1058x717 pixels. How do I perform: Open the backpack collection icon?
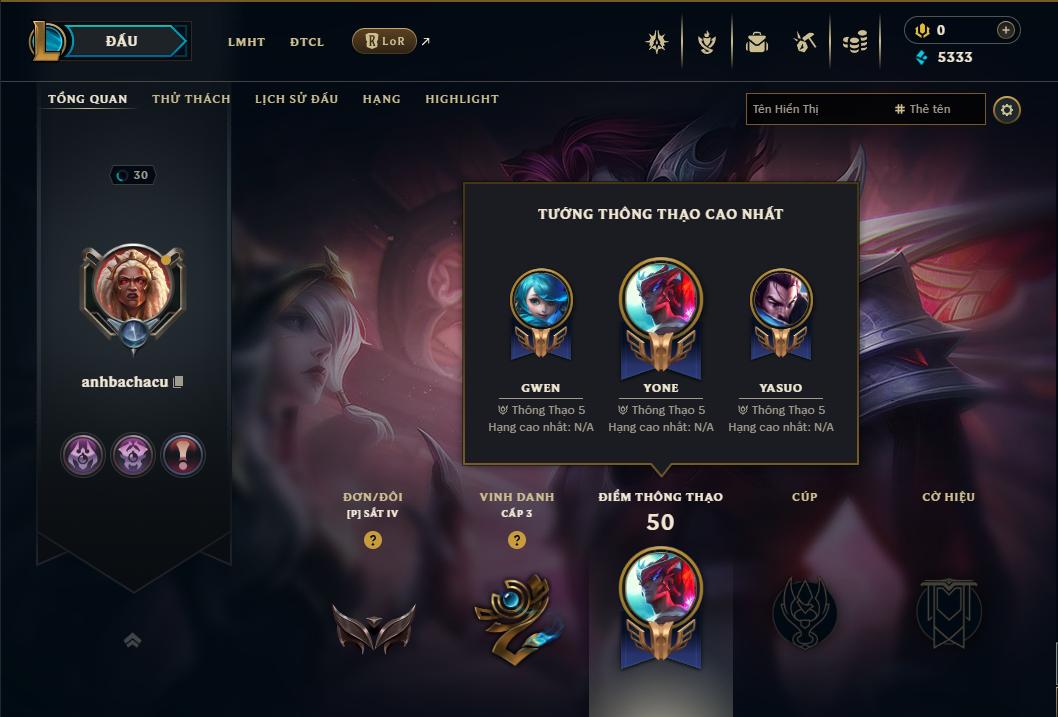757,42
